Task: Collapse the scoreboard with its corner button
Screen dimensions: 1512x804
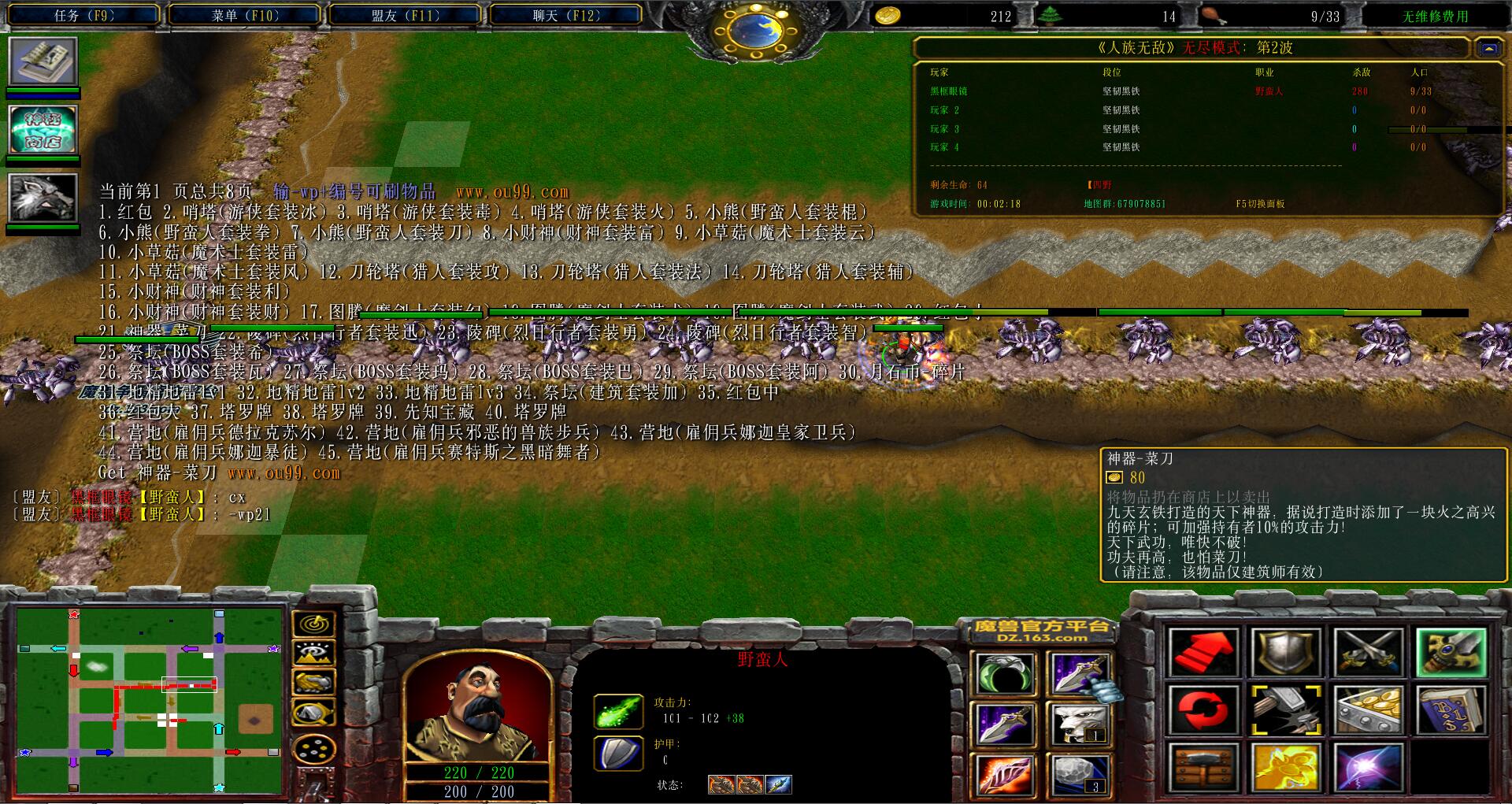Action: click(1488, 49)
